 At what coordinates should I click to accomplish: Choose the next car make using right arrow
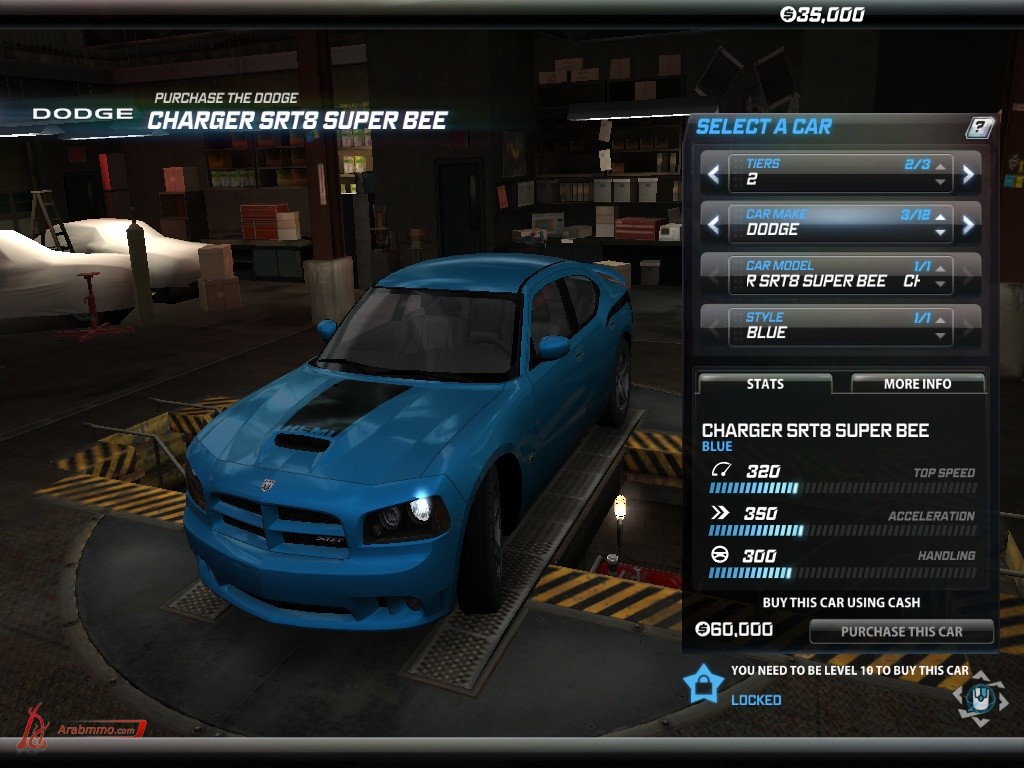point(968,224)
